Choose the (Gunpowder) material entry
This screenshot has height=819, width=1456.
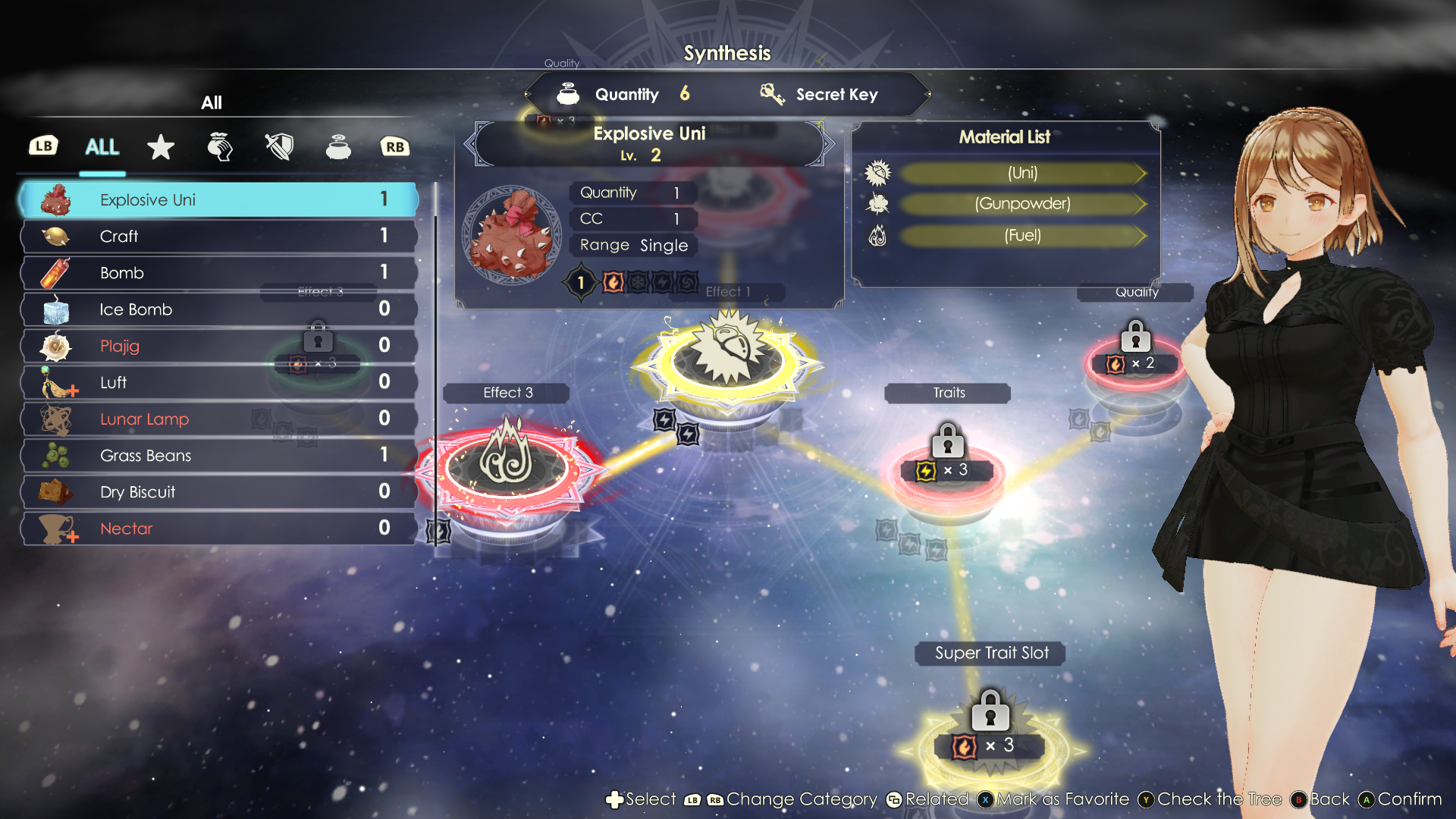pos(1022,204)
